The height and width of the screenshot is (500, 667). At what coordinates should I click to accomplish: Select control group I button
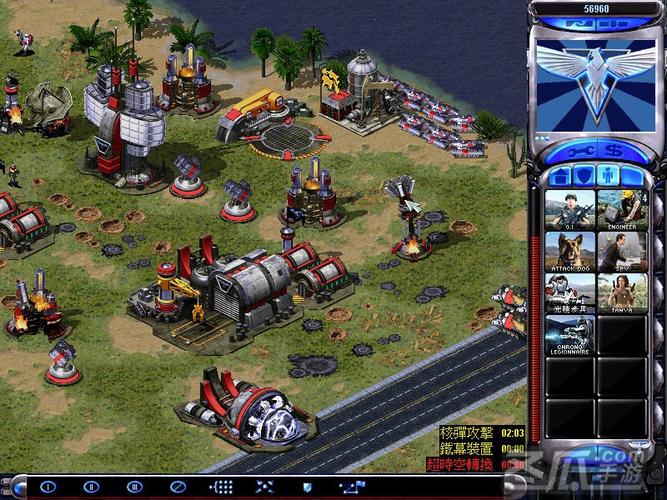[x=47, y=487]
